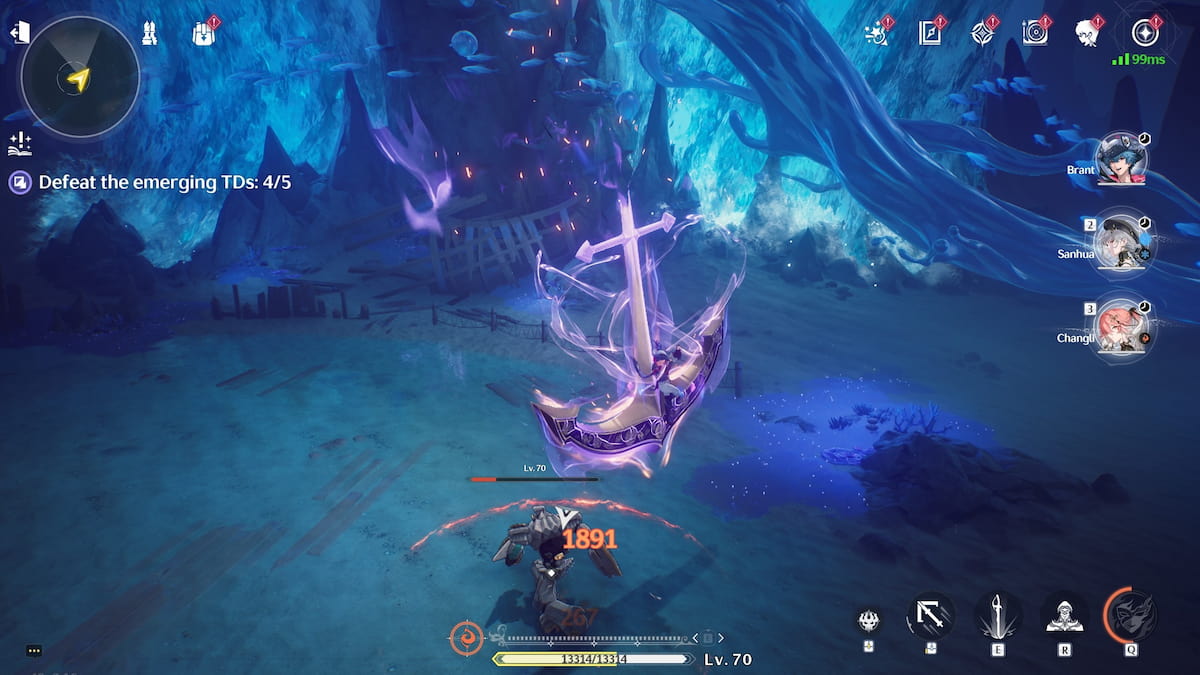Open the guidebook icon below the minimap
This screenshot has height=675, width=1200.
click(x=18, y=144)
